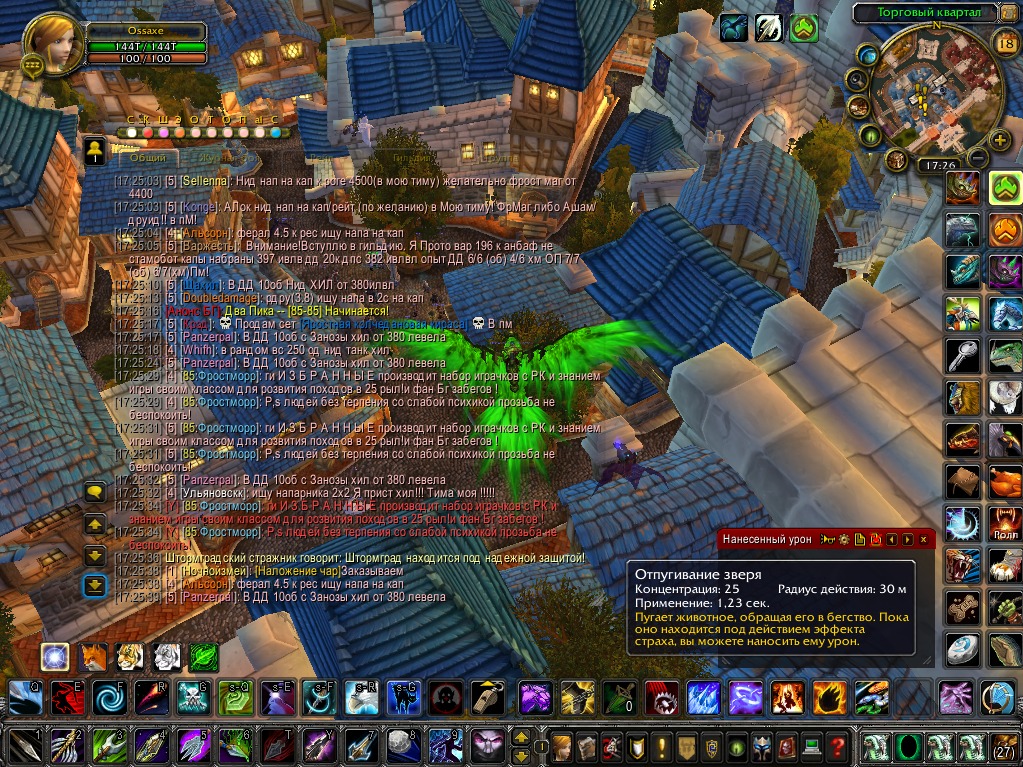Switch to the Общий chat tab

click(147, 158)
